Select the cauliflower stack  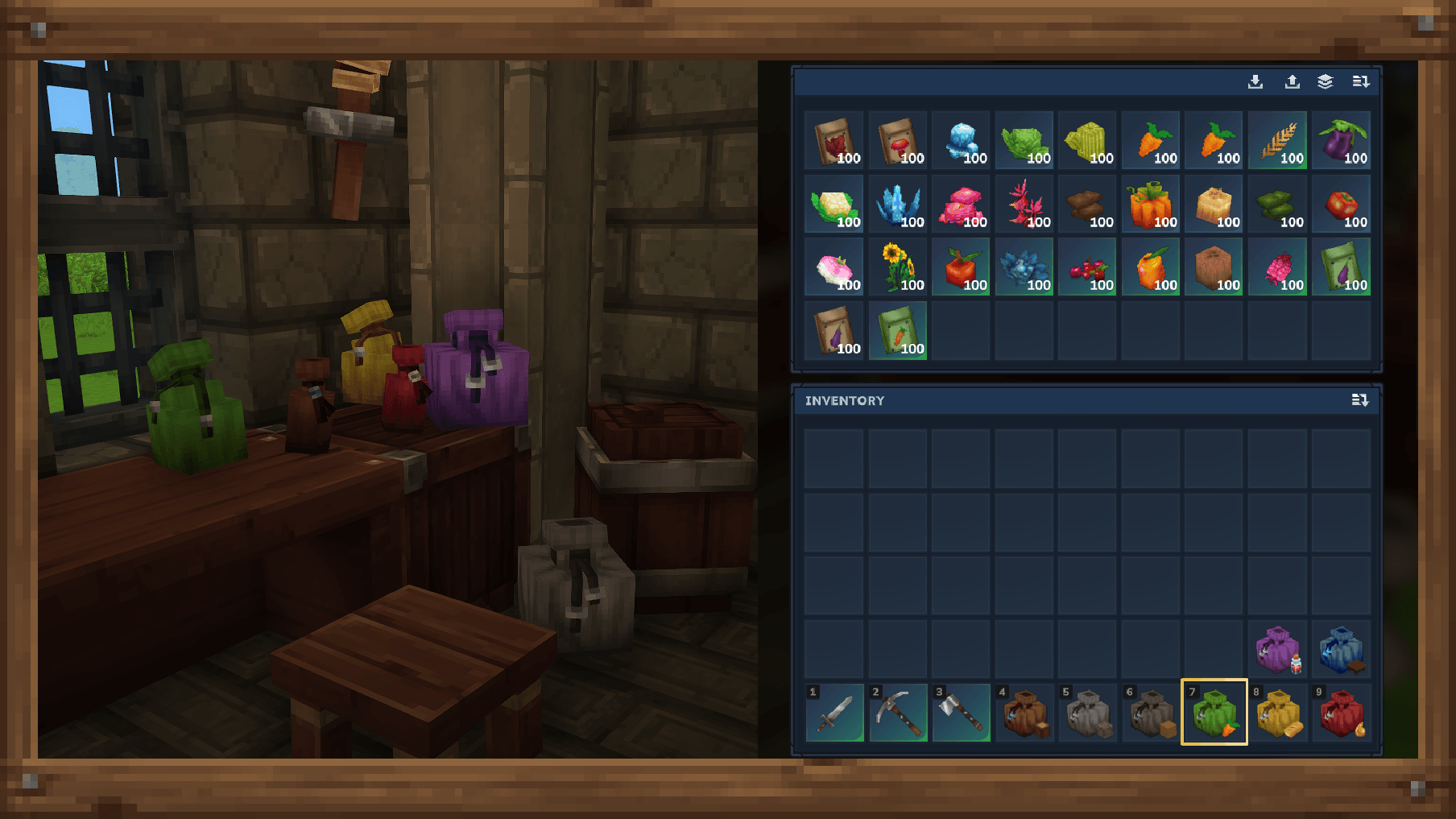tap(834, 205)
